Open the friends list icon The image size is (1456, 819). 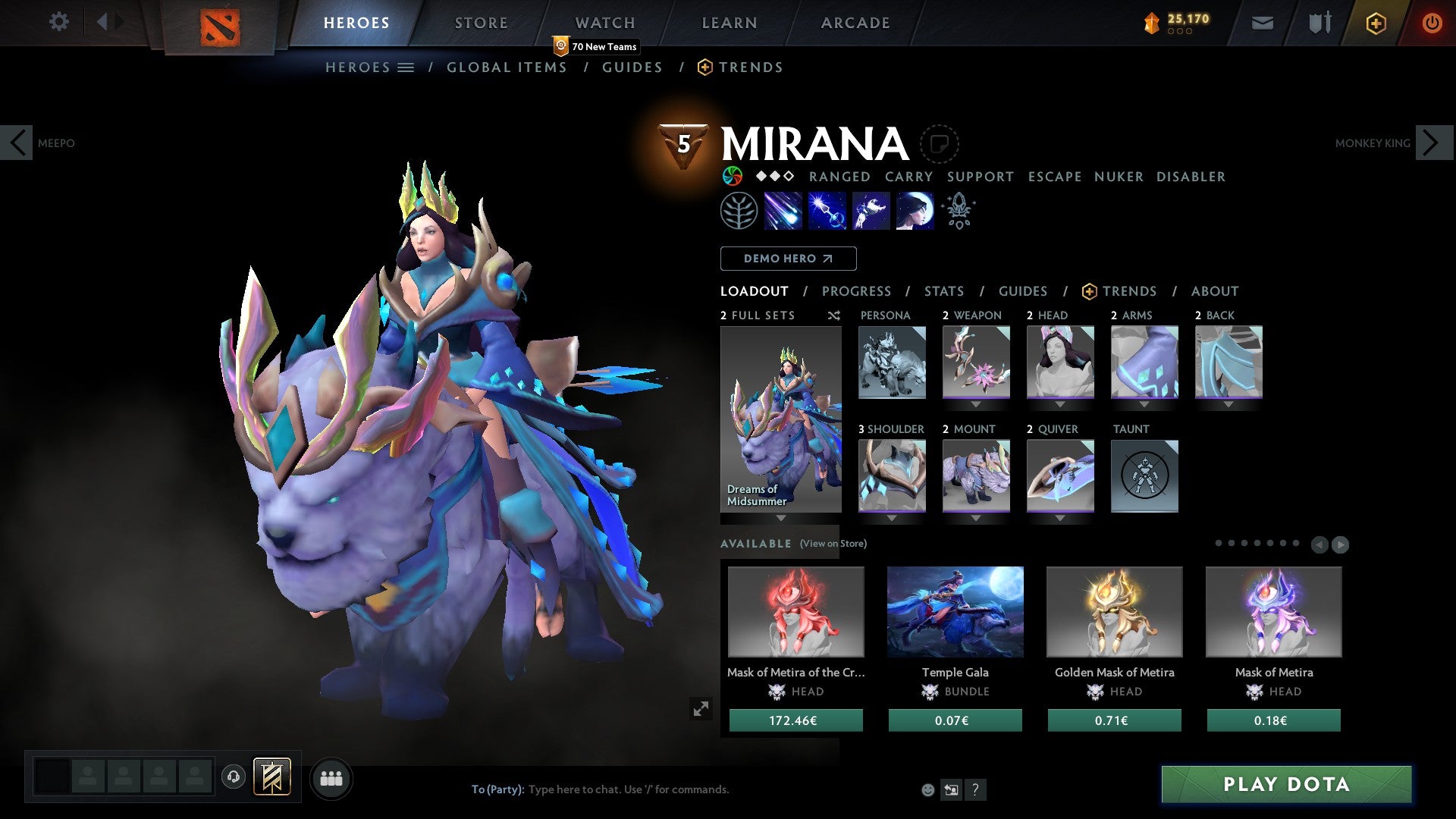pyautogui.click(x=330, y=778)
